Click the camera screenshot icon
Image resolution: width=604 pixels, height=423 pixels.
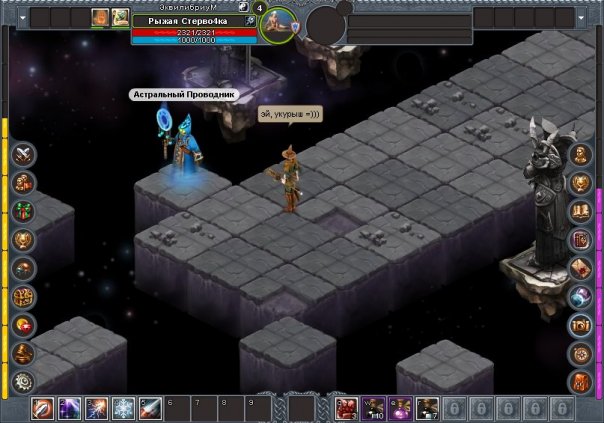coord(581,325)
